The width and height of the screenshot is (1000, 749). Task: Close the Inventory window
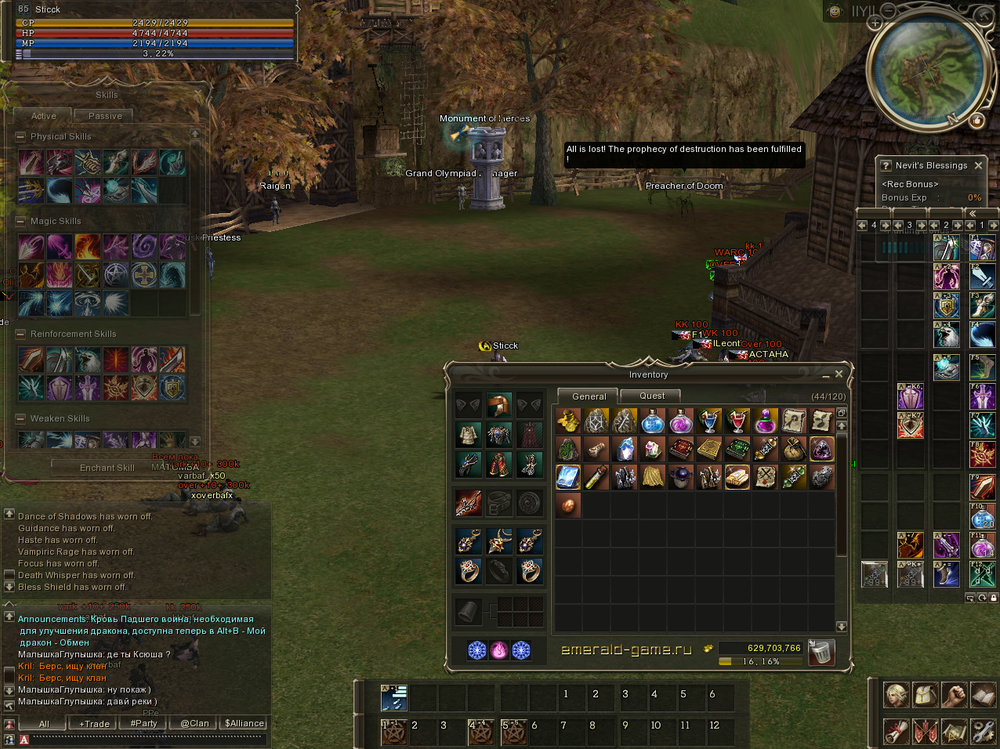(x=839, y=374)
